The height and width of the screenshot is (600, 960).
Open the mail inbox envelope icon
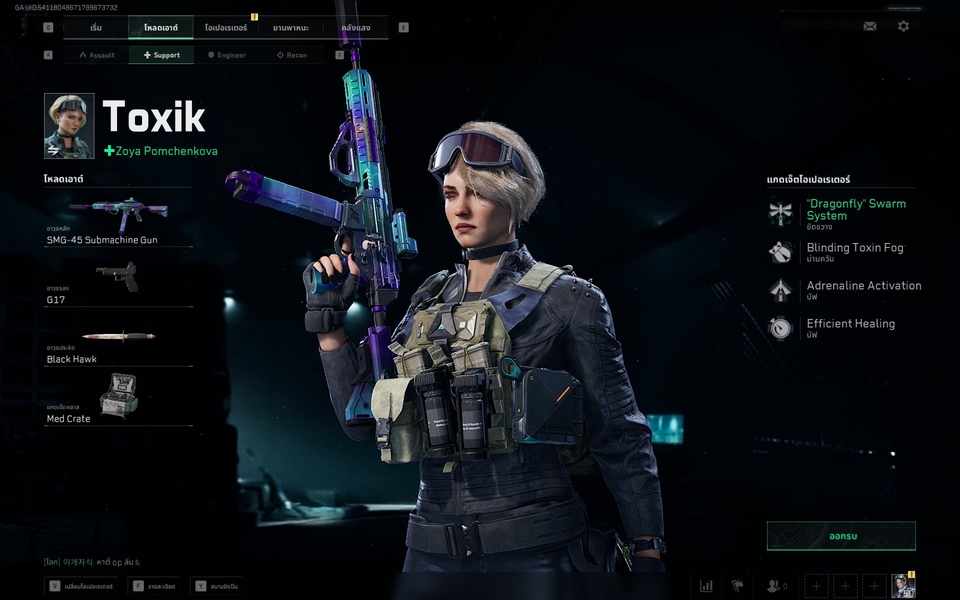pyautogui.click(x=870, y=26)
